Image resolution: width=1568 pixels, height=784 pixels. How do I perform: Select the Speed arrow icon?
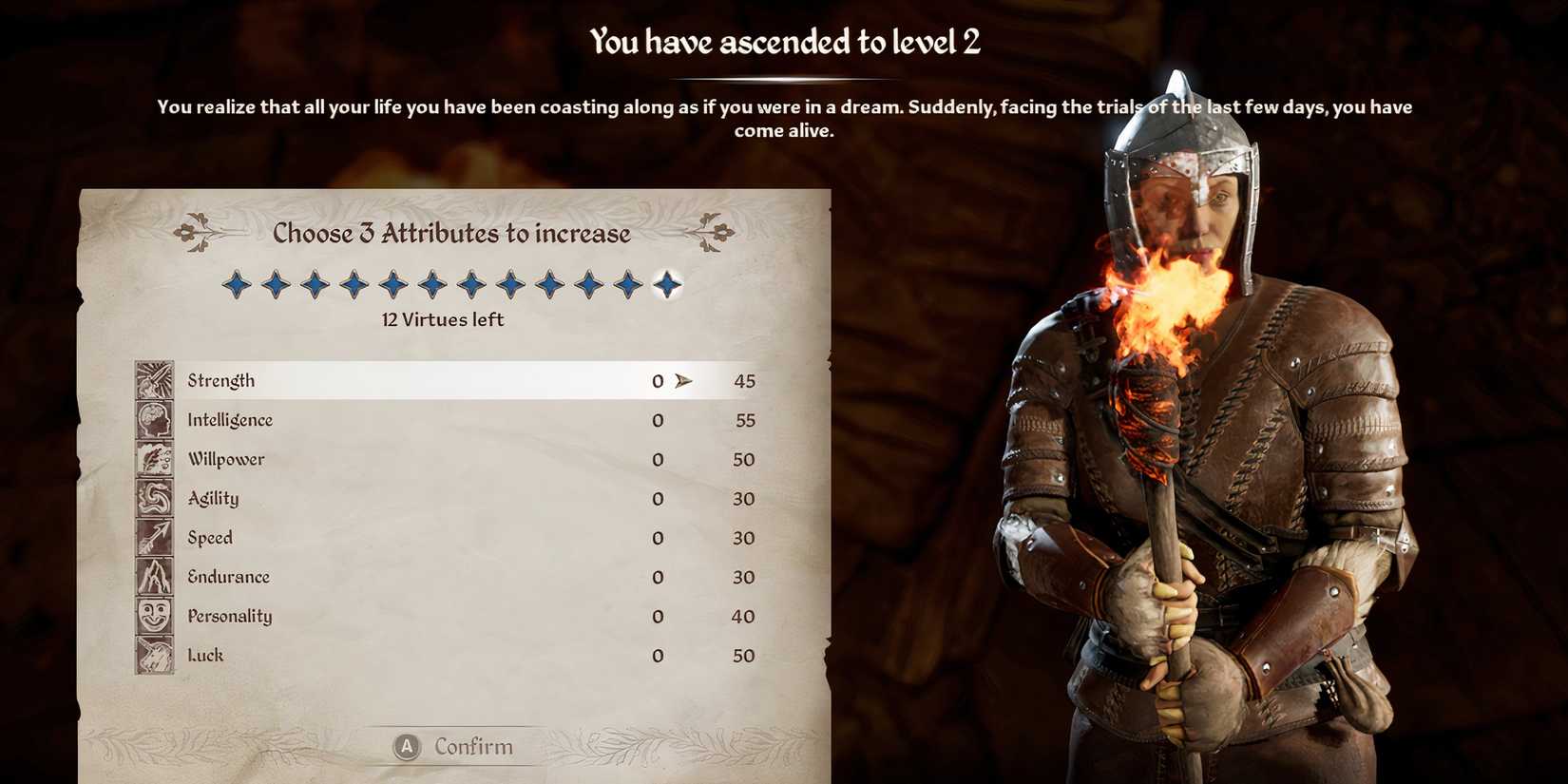152,537
